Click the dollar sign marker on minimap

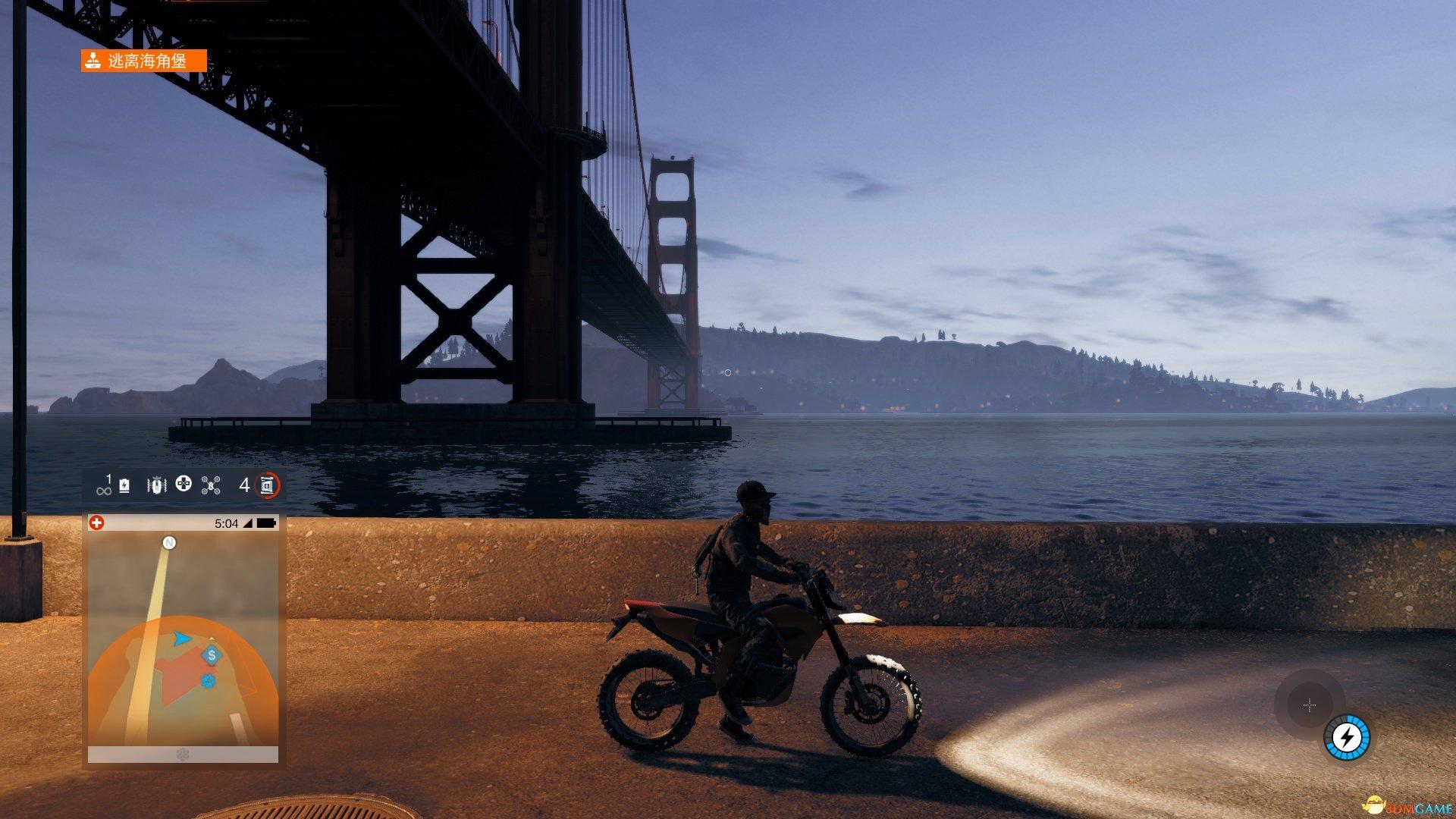pyautogui.click(x=212, y=654)
